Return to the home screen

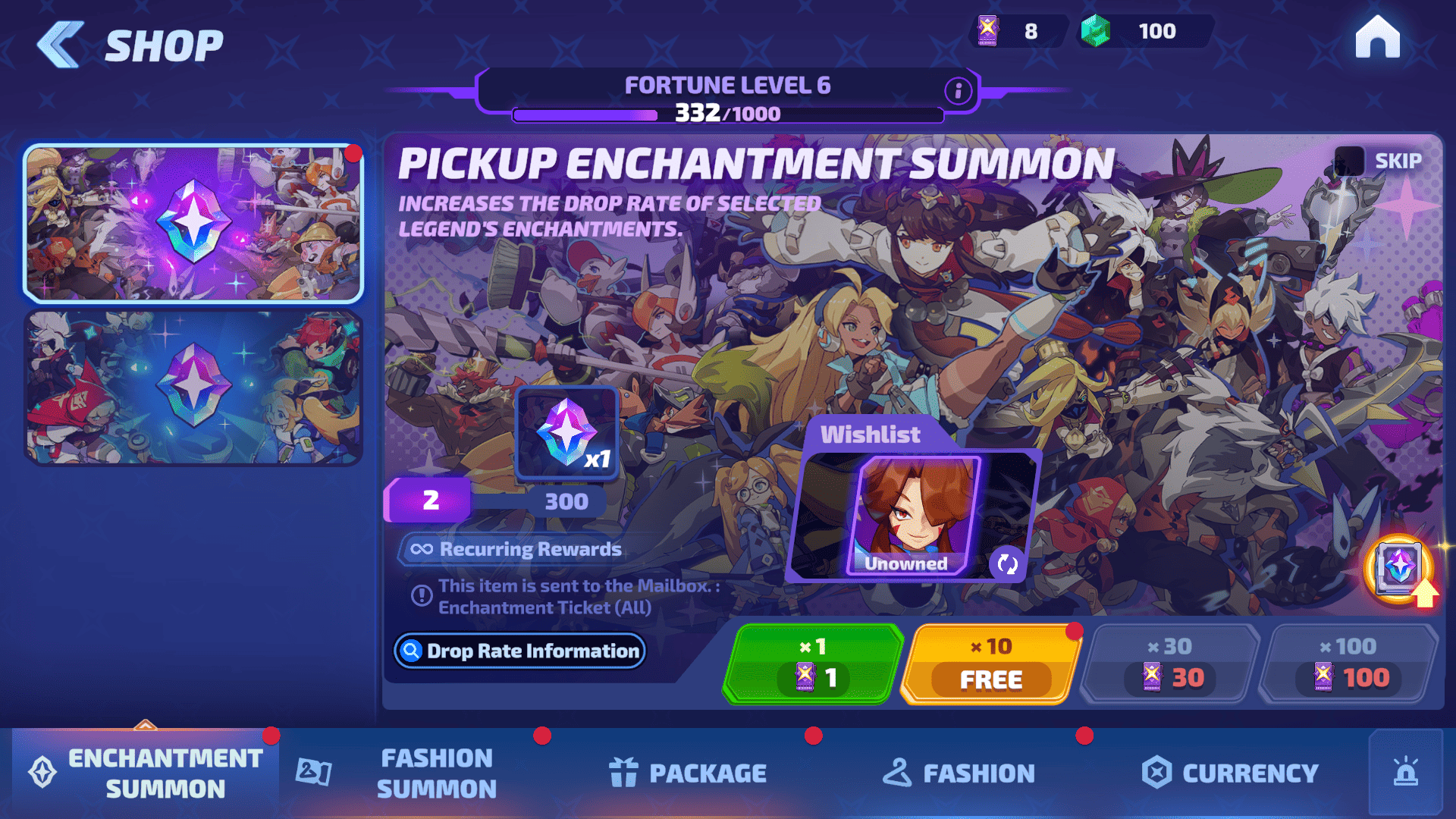pyautogui.click(x=1377, y=36)
